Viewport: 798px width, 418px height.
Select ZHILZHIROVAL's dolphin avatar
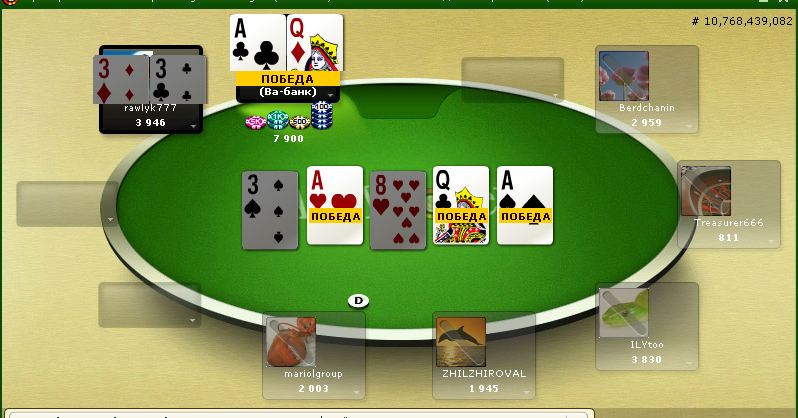(x=461, y=342)
